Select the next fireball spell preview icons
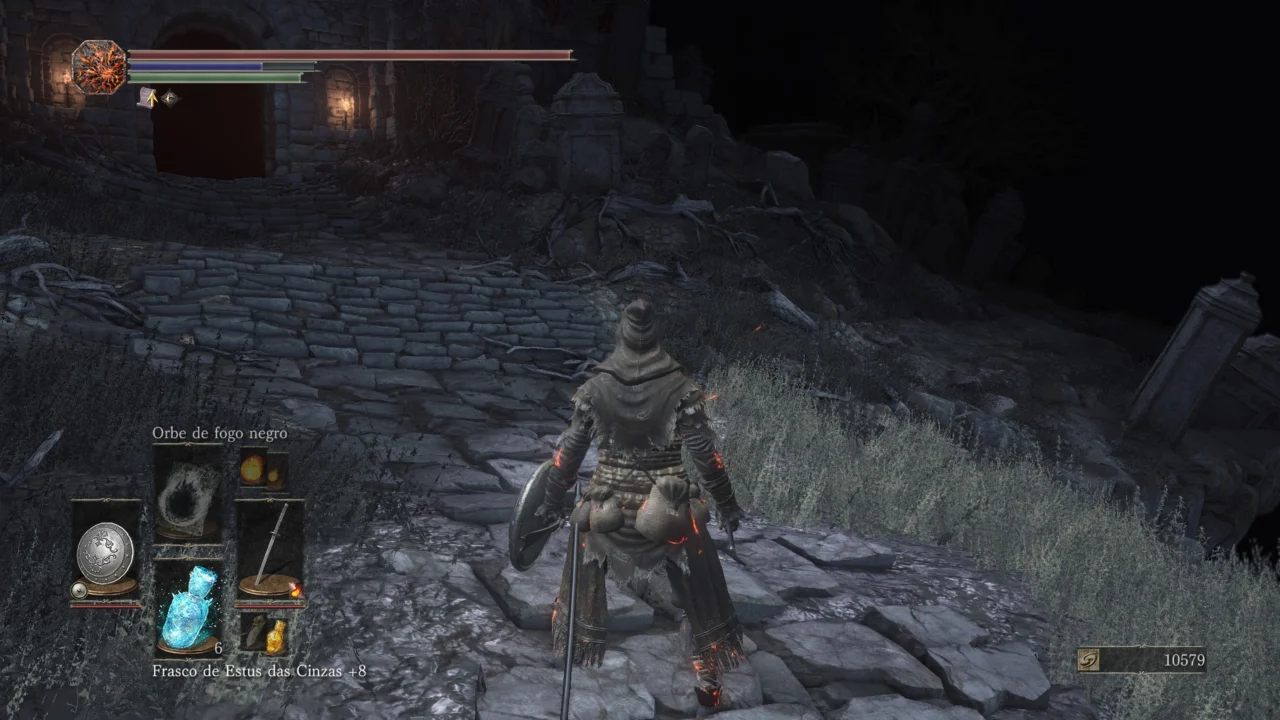Viewport: 1280px width, 720px height. (x=263, y=468)
